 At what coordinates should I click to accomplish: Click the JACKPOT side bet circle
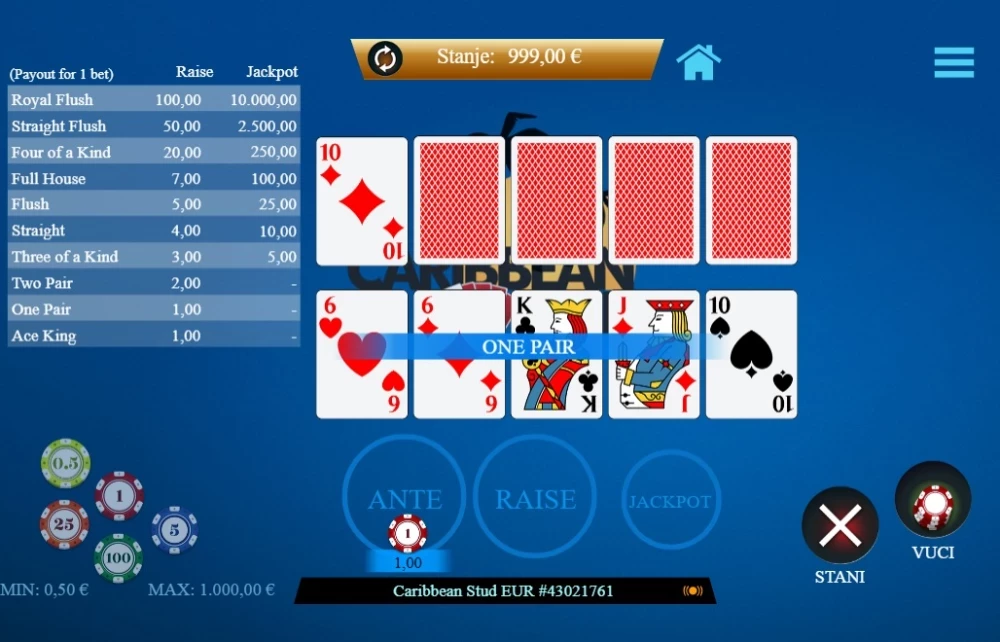670,500
